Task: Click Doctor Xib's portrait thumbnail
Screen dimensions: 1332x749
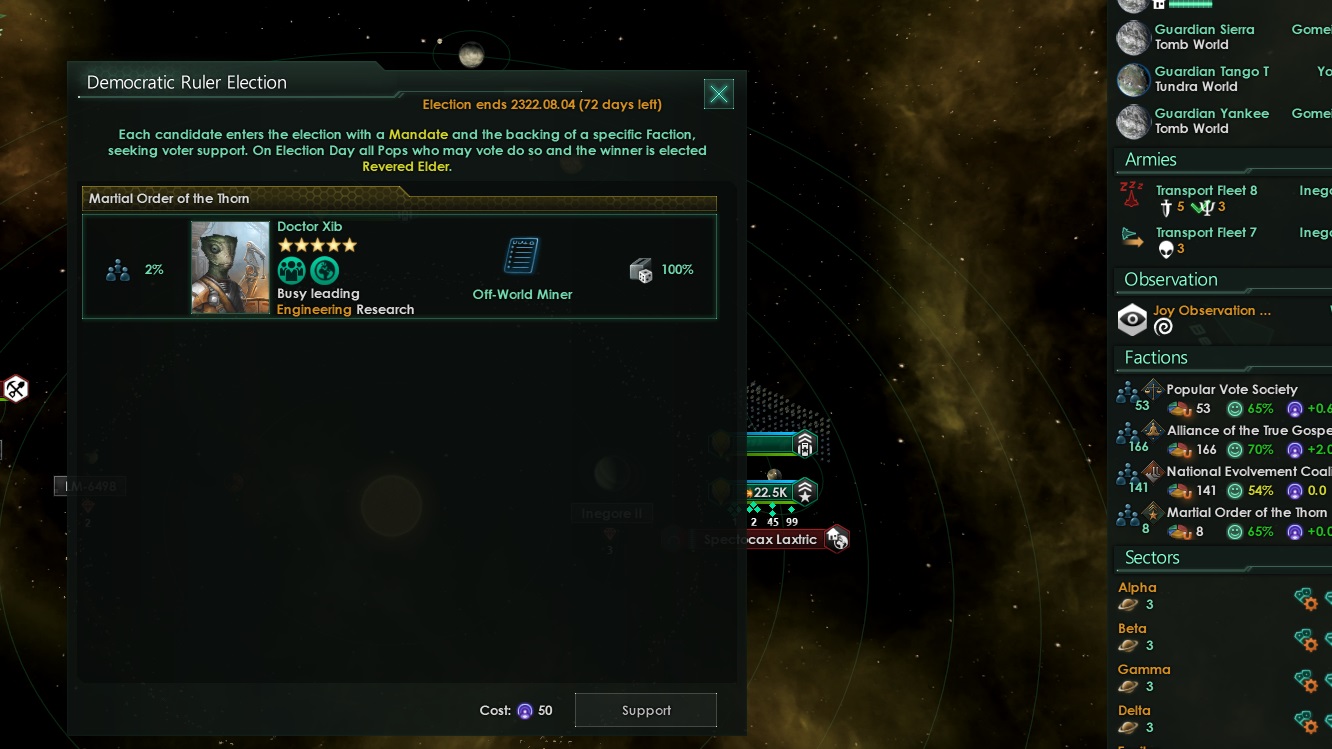Action: point(230,267)
